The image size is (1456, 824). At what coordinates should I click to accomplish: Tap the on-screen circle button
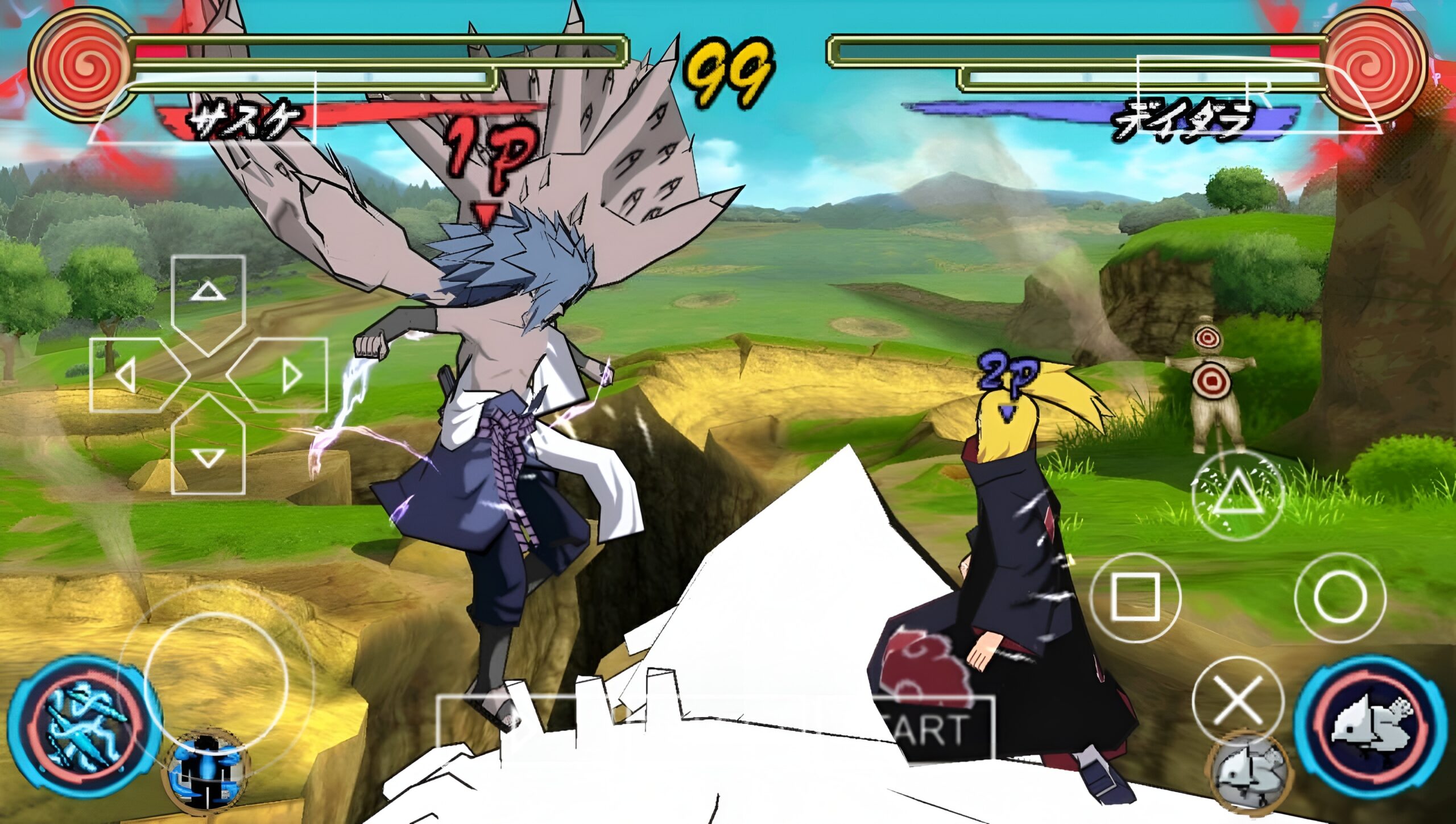[1339, 597]
